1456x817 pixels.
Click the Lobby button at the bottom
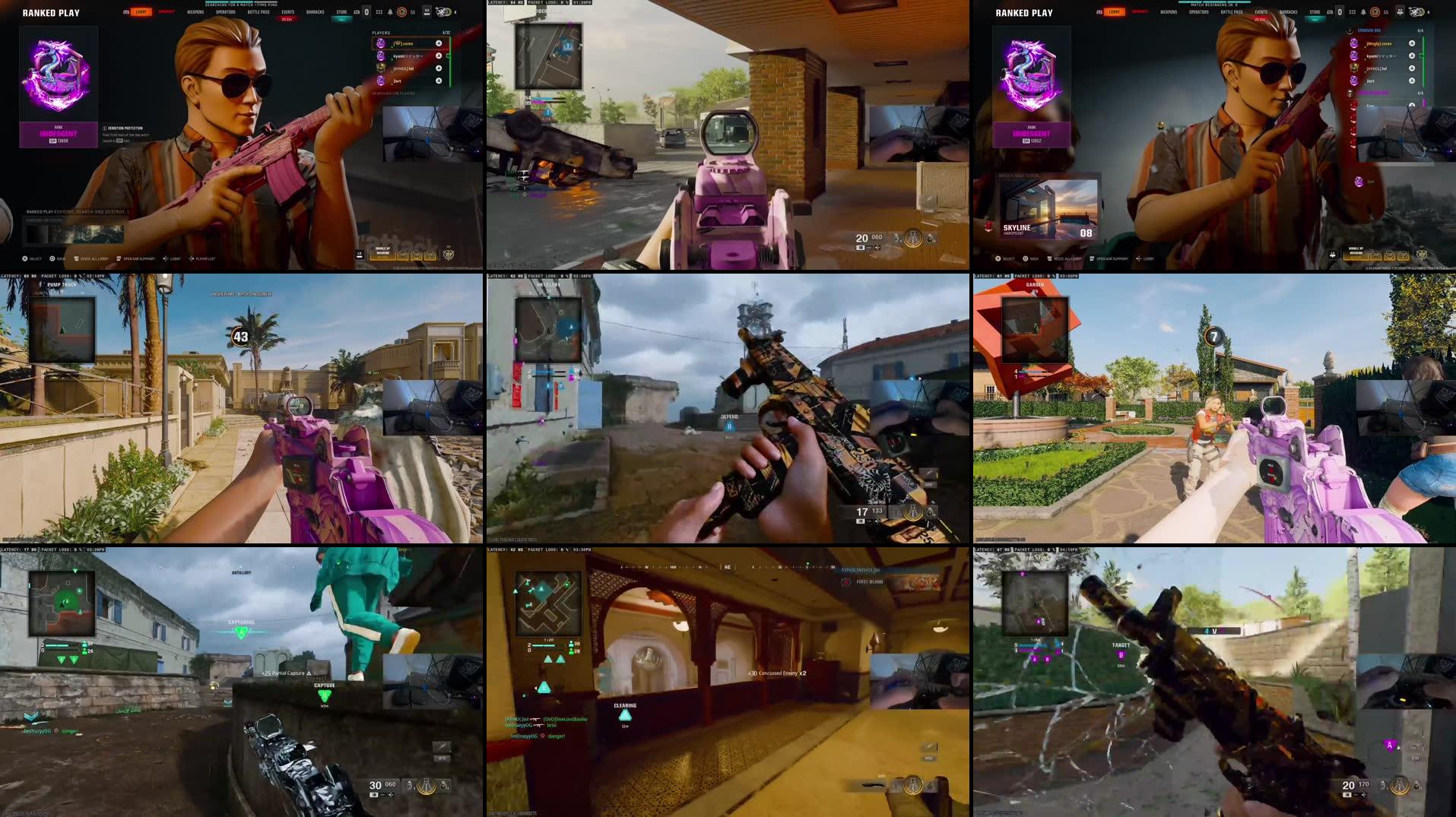click(x=173, y=258)
